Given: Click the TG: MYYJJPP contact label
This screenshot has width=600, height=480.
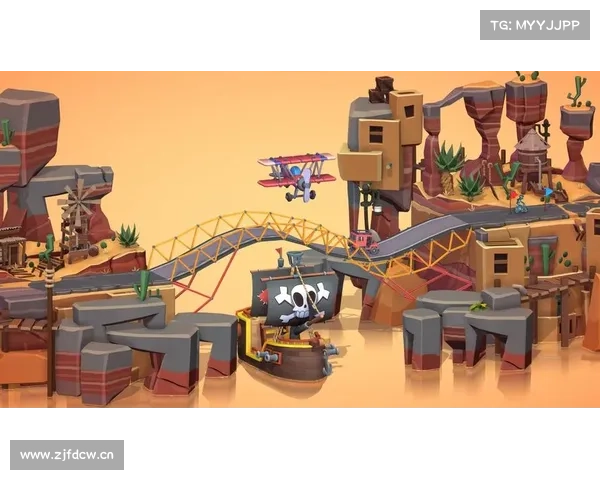Looking at the screenshot, I should click(535, 25).
